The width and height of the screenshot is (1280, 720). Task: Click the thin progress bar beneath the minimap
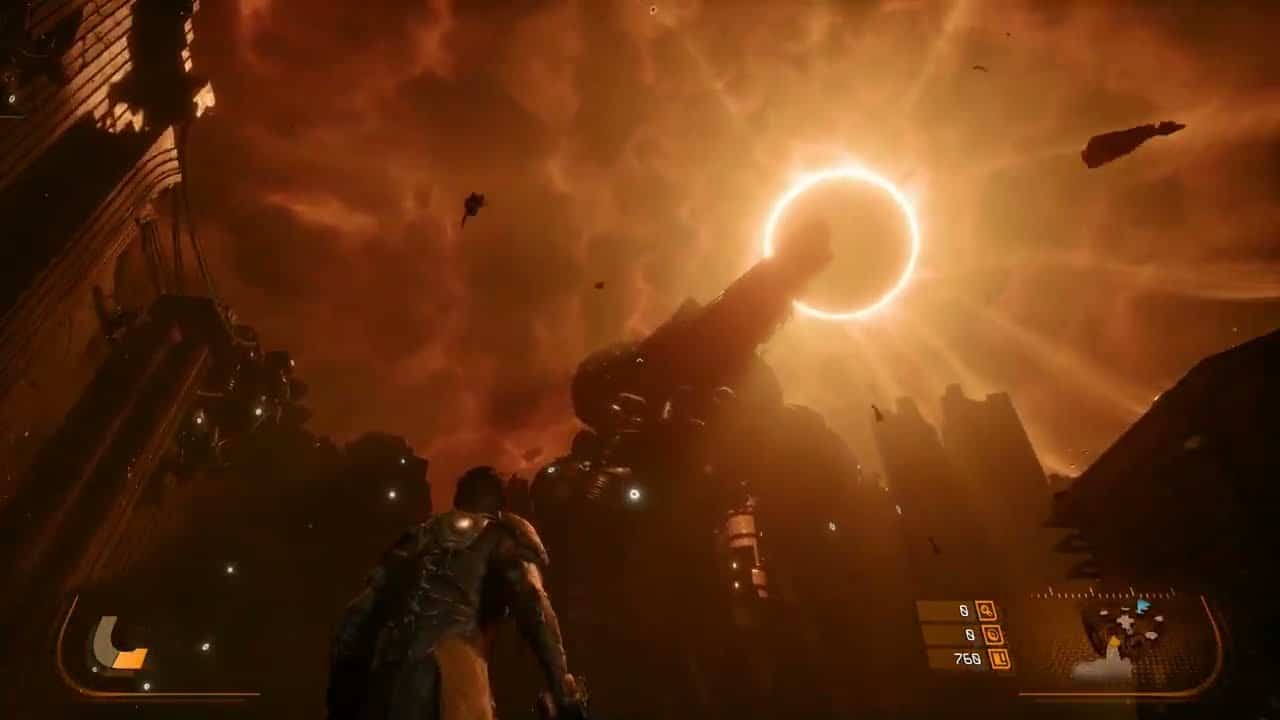[1108, 693]
